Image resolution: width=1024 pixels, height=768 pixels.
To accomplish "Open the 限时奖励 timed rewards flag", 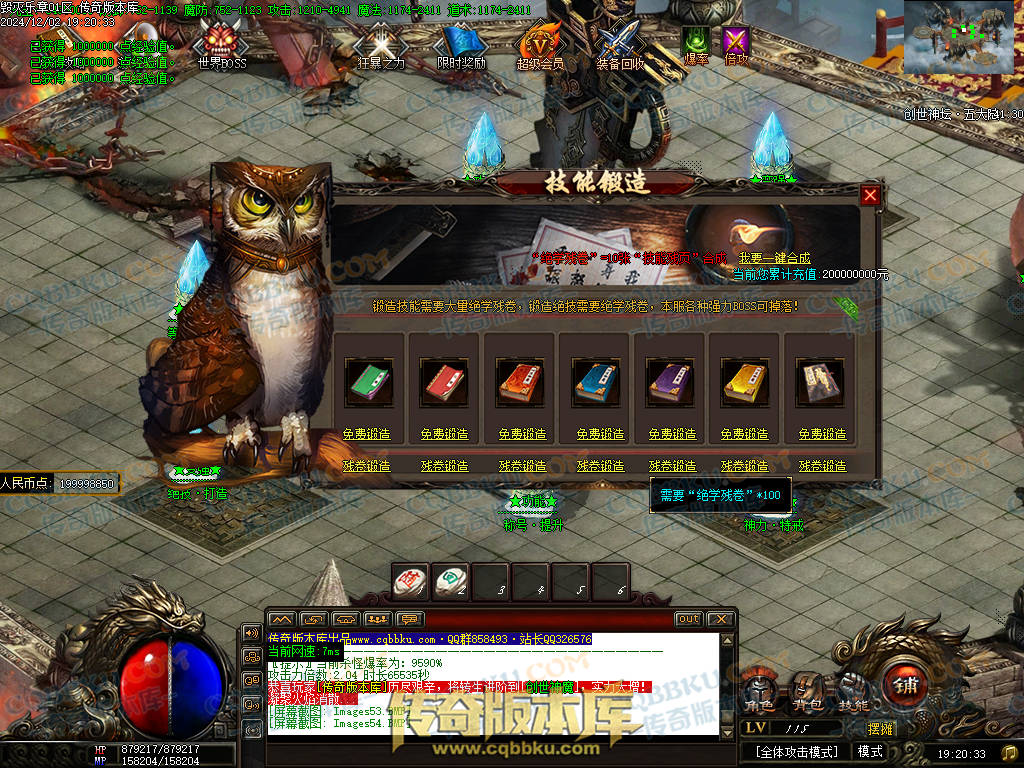I will (461, 45).
